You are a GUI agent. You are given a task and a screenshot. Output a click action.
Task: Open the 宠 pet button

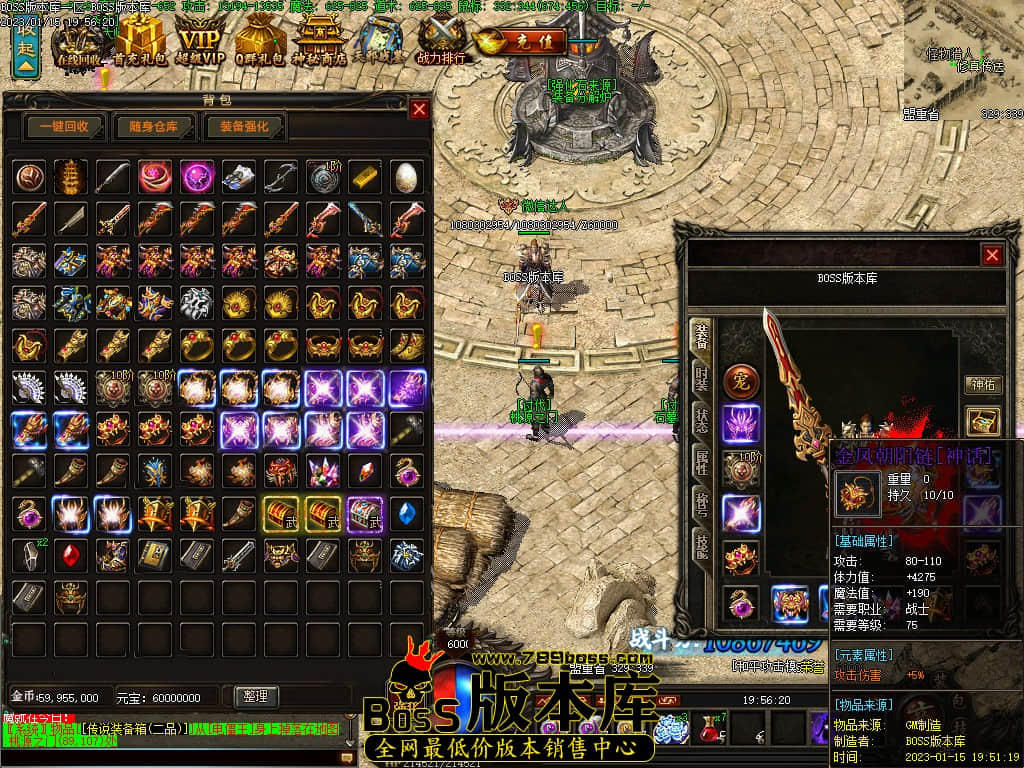point(741,381)
